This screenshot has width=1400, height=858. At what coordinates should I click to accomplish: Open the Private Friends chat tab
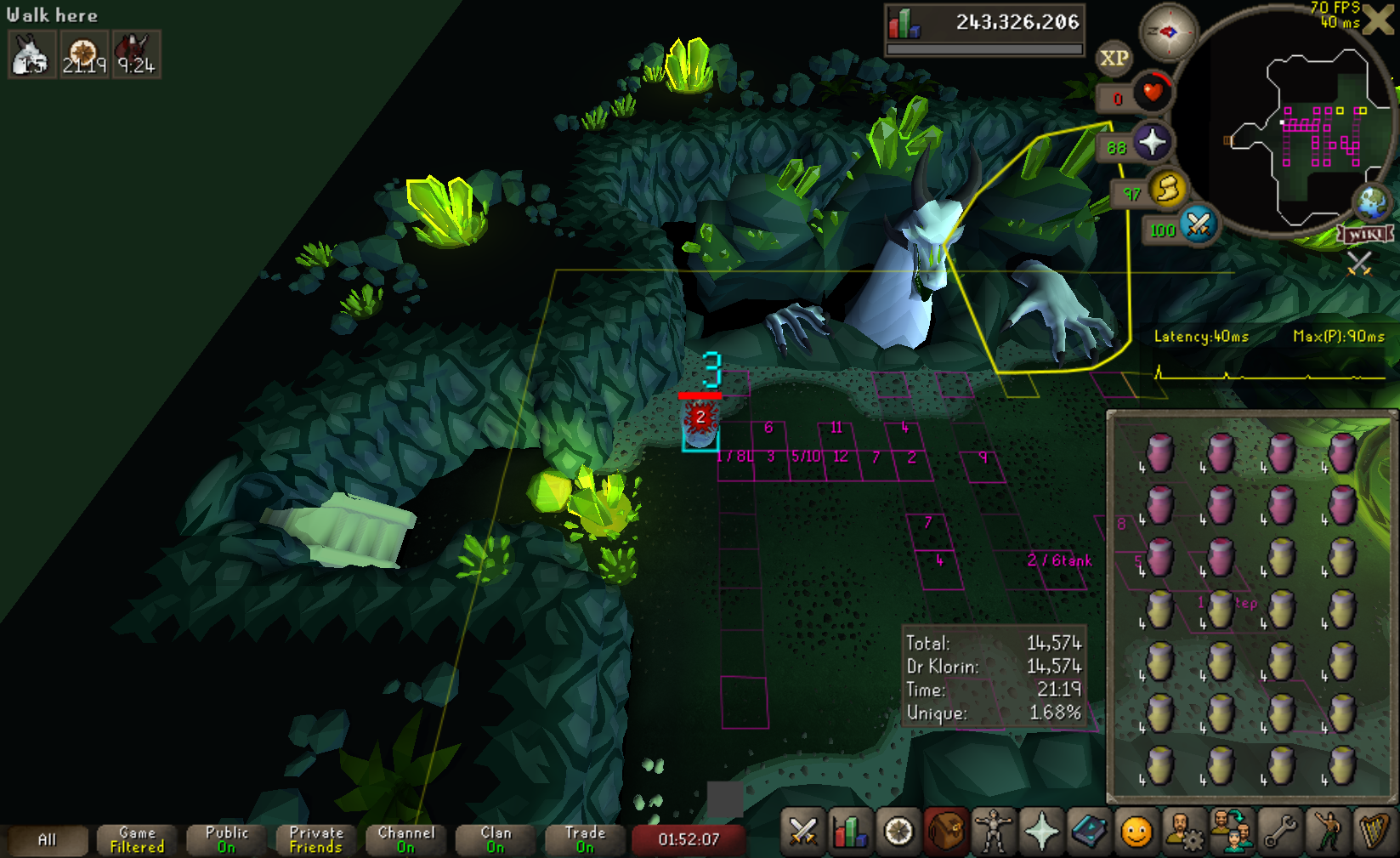tap(316, 840)
